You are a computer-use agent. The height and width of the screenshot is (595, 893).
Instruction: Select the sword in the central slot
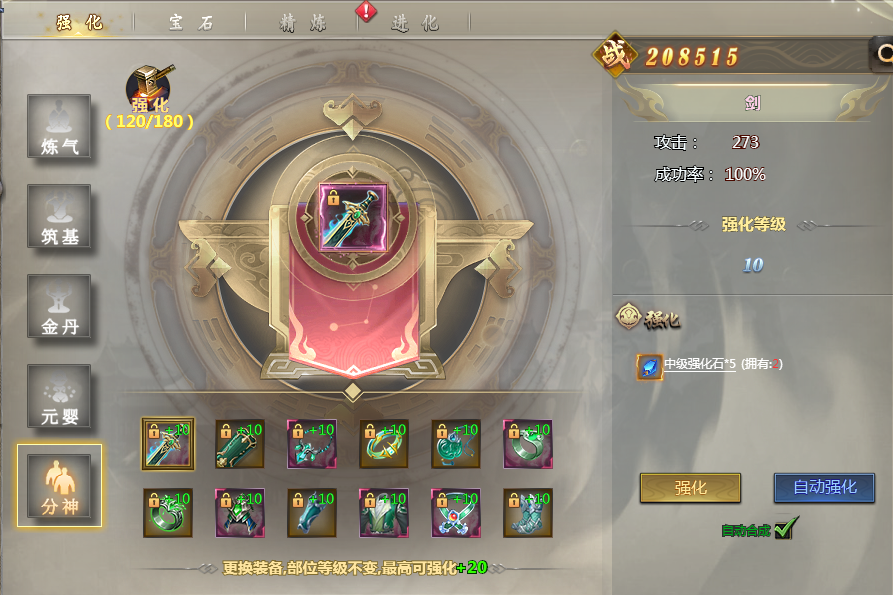pyautogui.click(x=352, y=216)
